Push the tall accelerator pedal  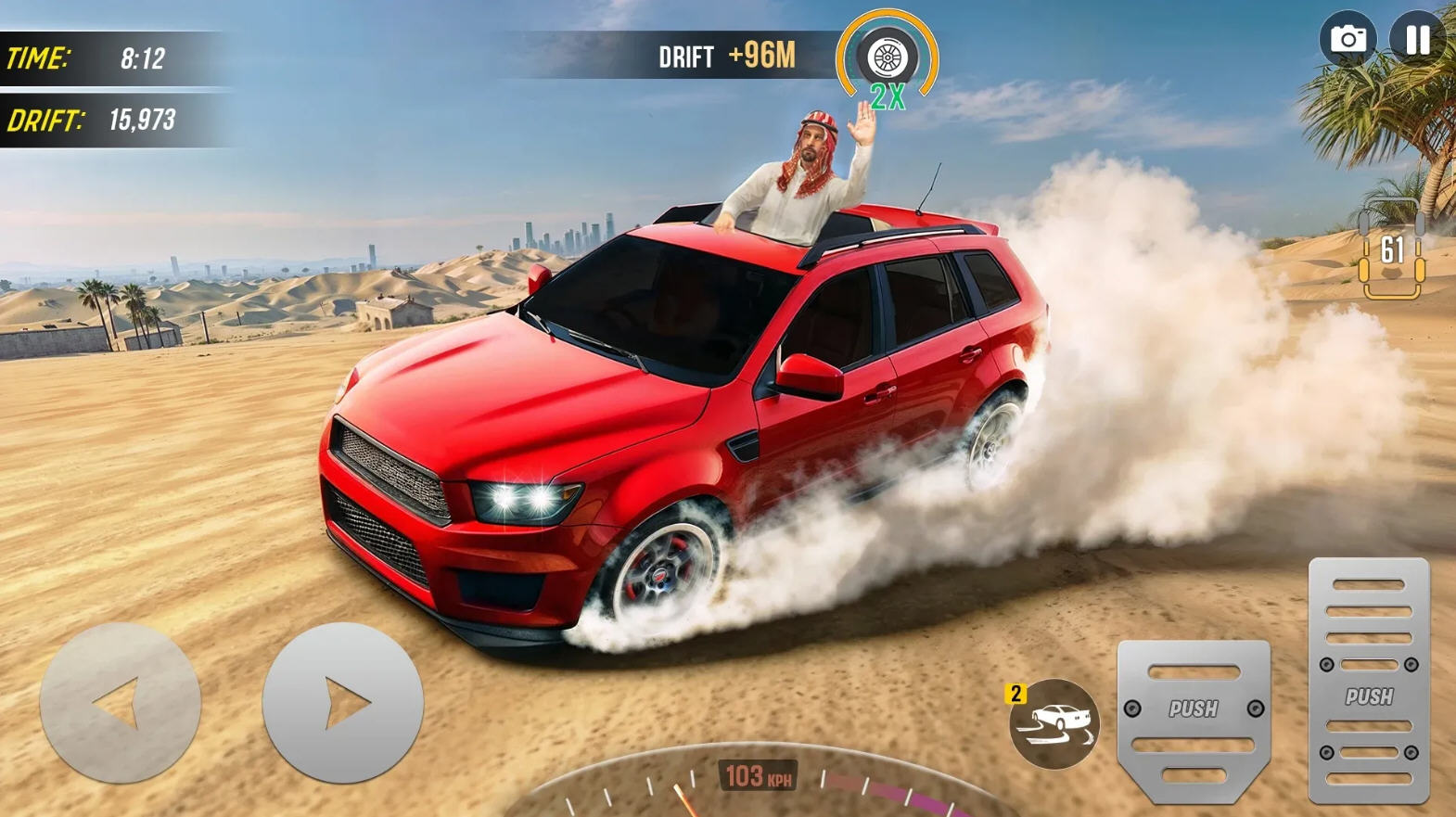pyautogui.click(x=1369, y=681)
